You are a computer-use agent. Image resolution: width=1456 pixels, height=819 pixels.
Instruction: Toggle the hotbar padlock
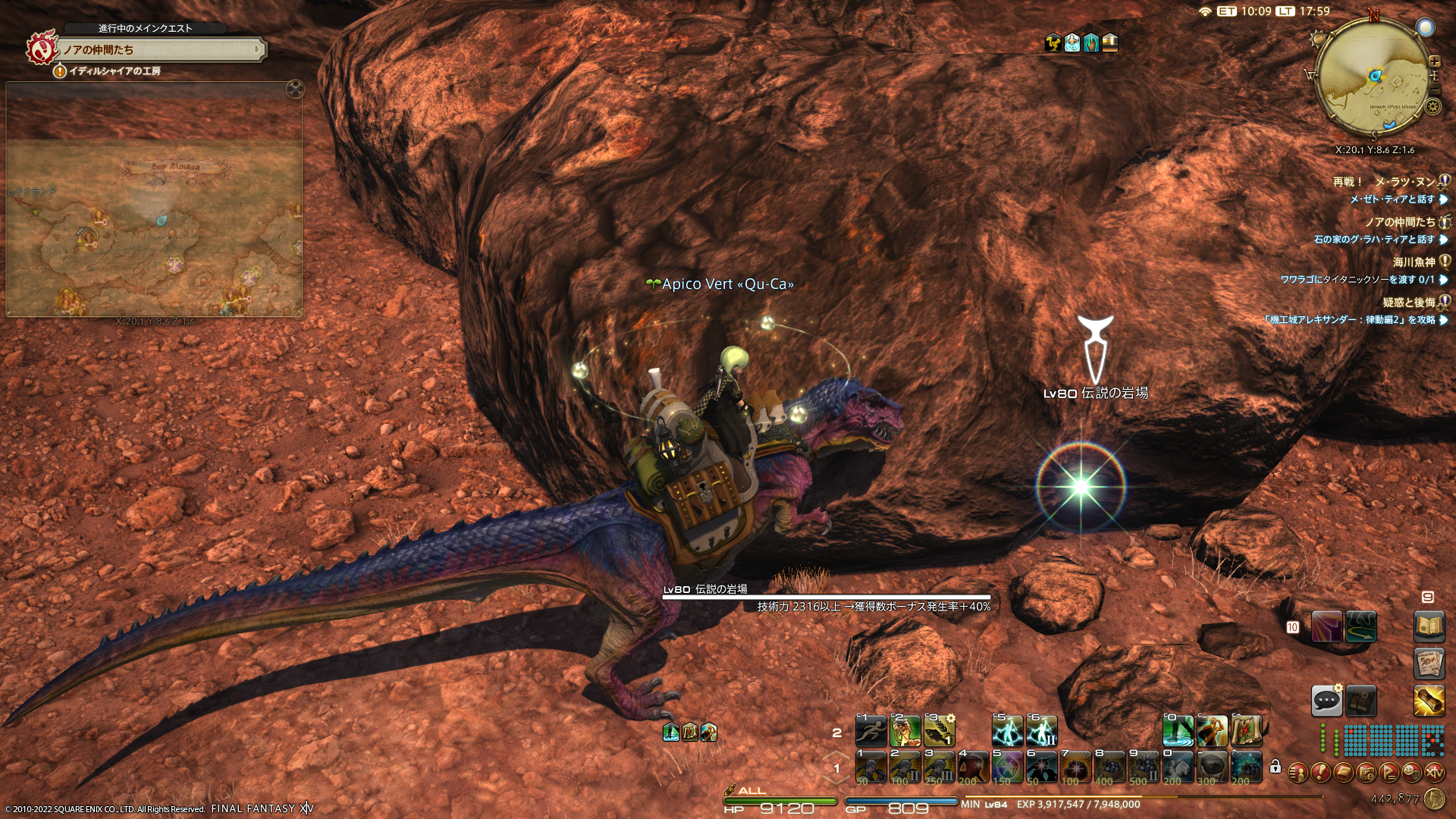click(x=1276, y=767)
